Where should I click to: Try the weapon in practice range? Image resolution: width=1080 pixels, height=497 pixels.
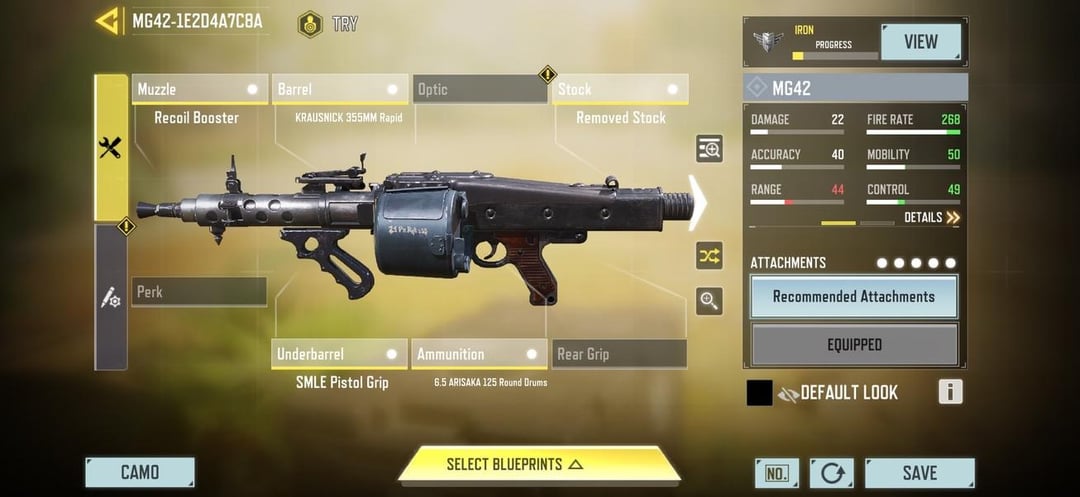(328, 23)
